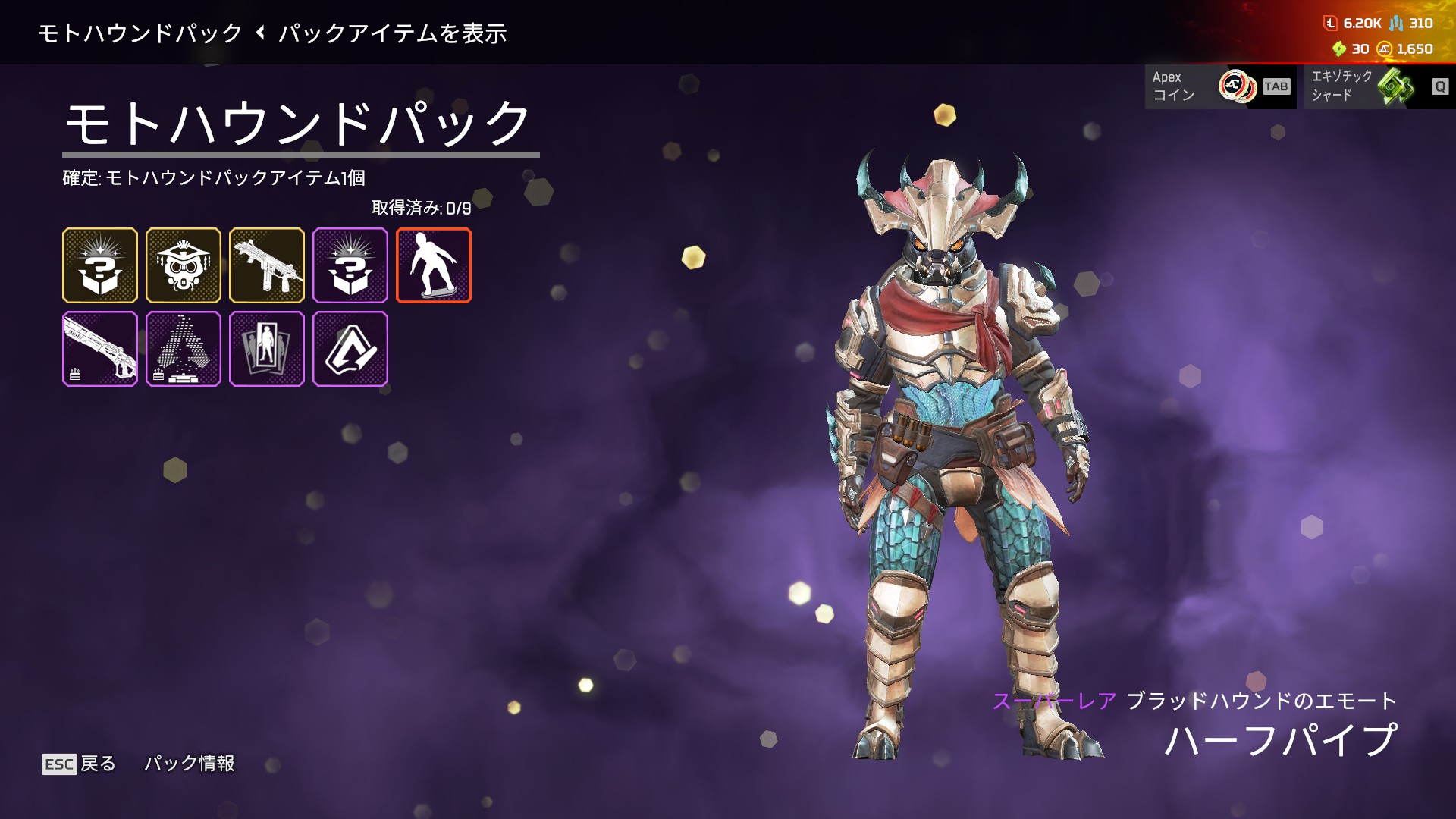Choose the purple shotgun skin tile
The height and width of the screenshot is (819, 1456).
pyautogui.click(x=100, y=349)
